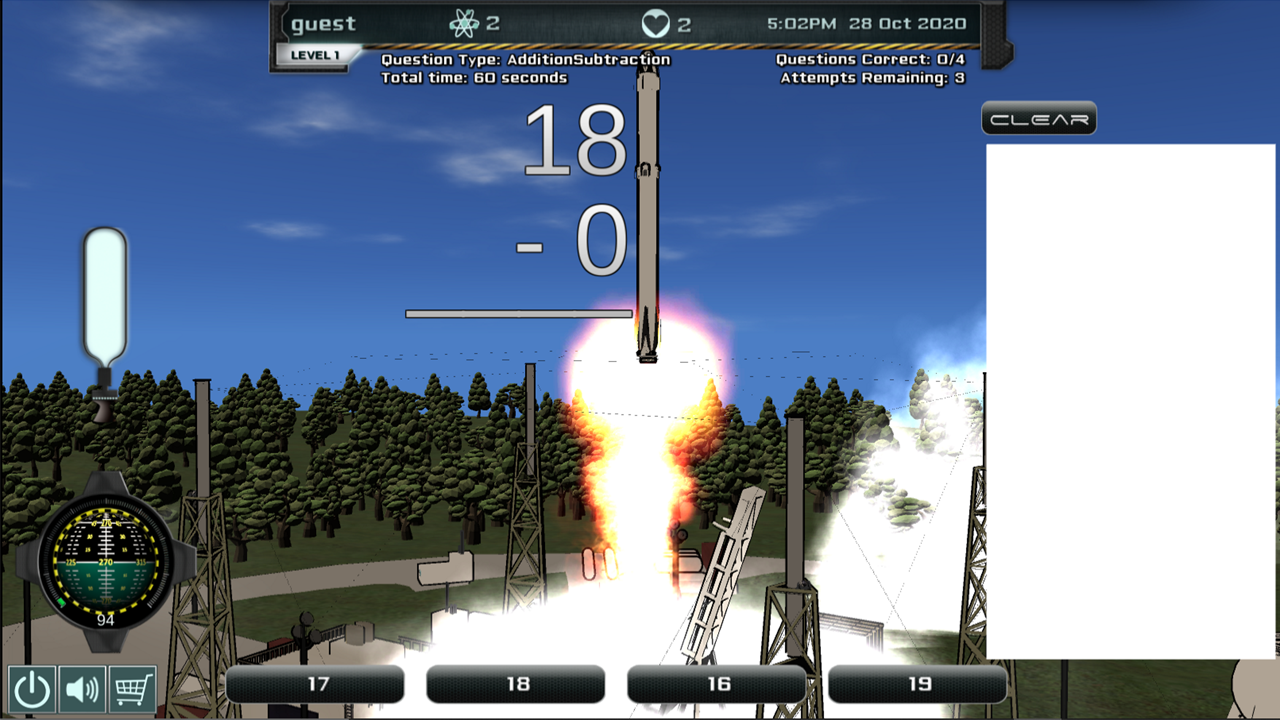Answer with the 19 button
The width and height of the screenshot is (1280, 720).
(918, 685)
